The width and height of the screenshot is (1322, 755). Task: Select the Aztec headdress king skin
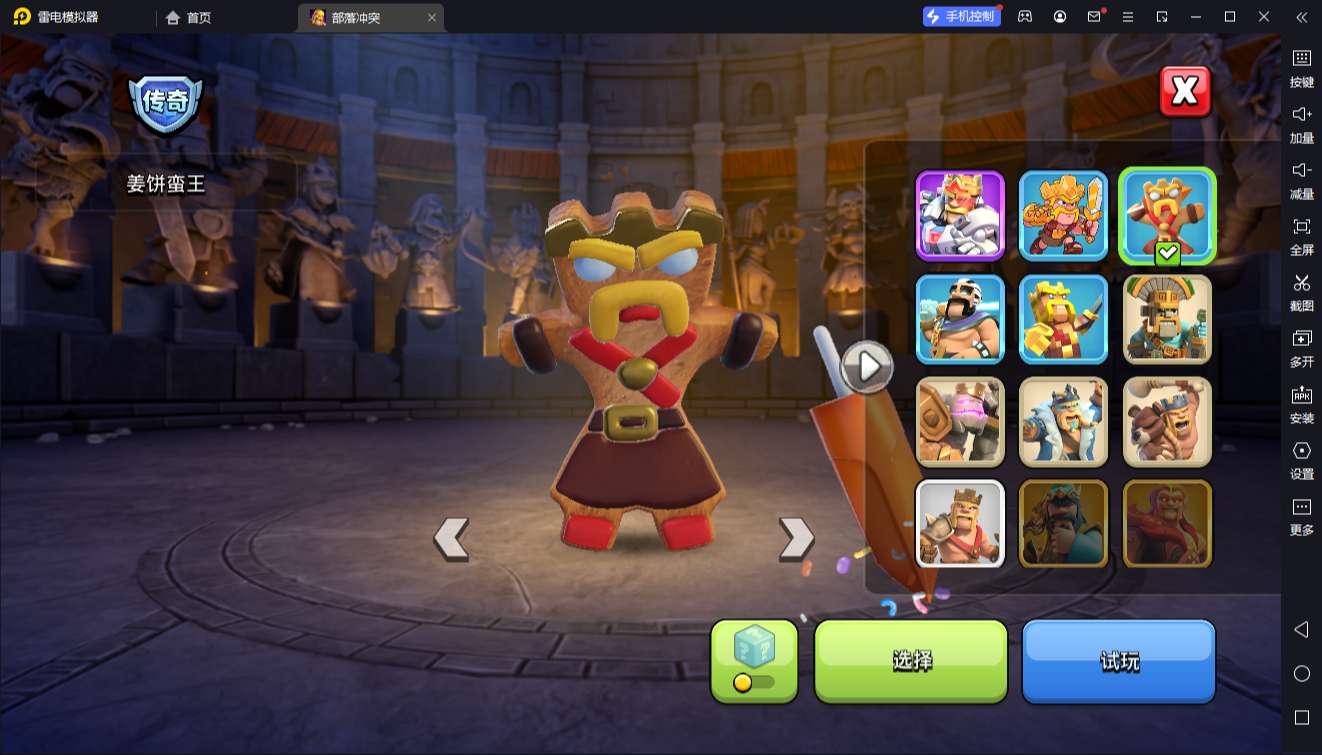pyautogui.click(x=1167, y=319)
